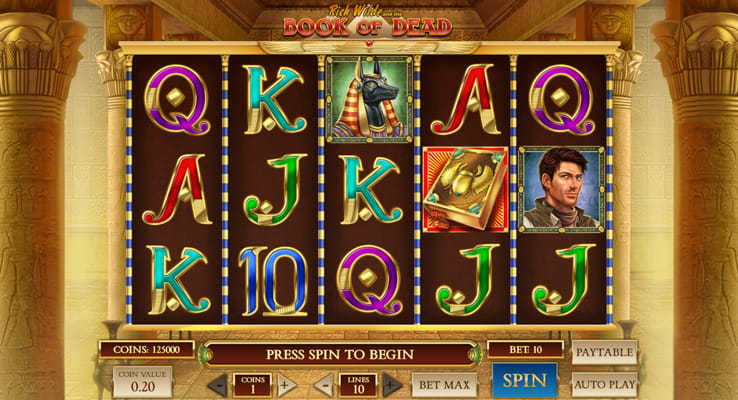Increase the number of lines
The height and width of the screenshot is (400, 738).
point(392,385)
